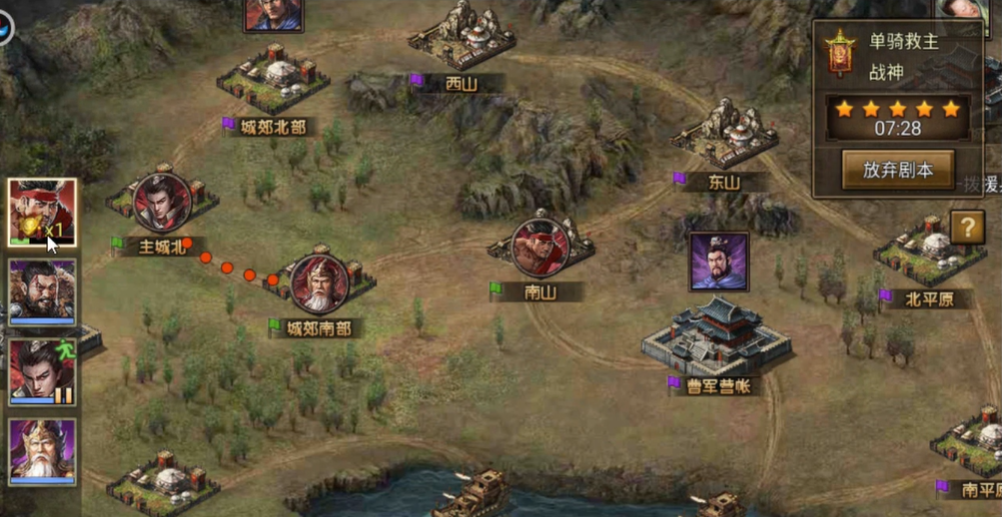
Task: Click the general stationed at 主城北
Action: pyautogui.click(x=162, y=202)
